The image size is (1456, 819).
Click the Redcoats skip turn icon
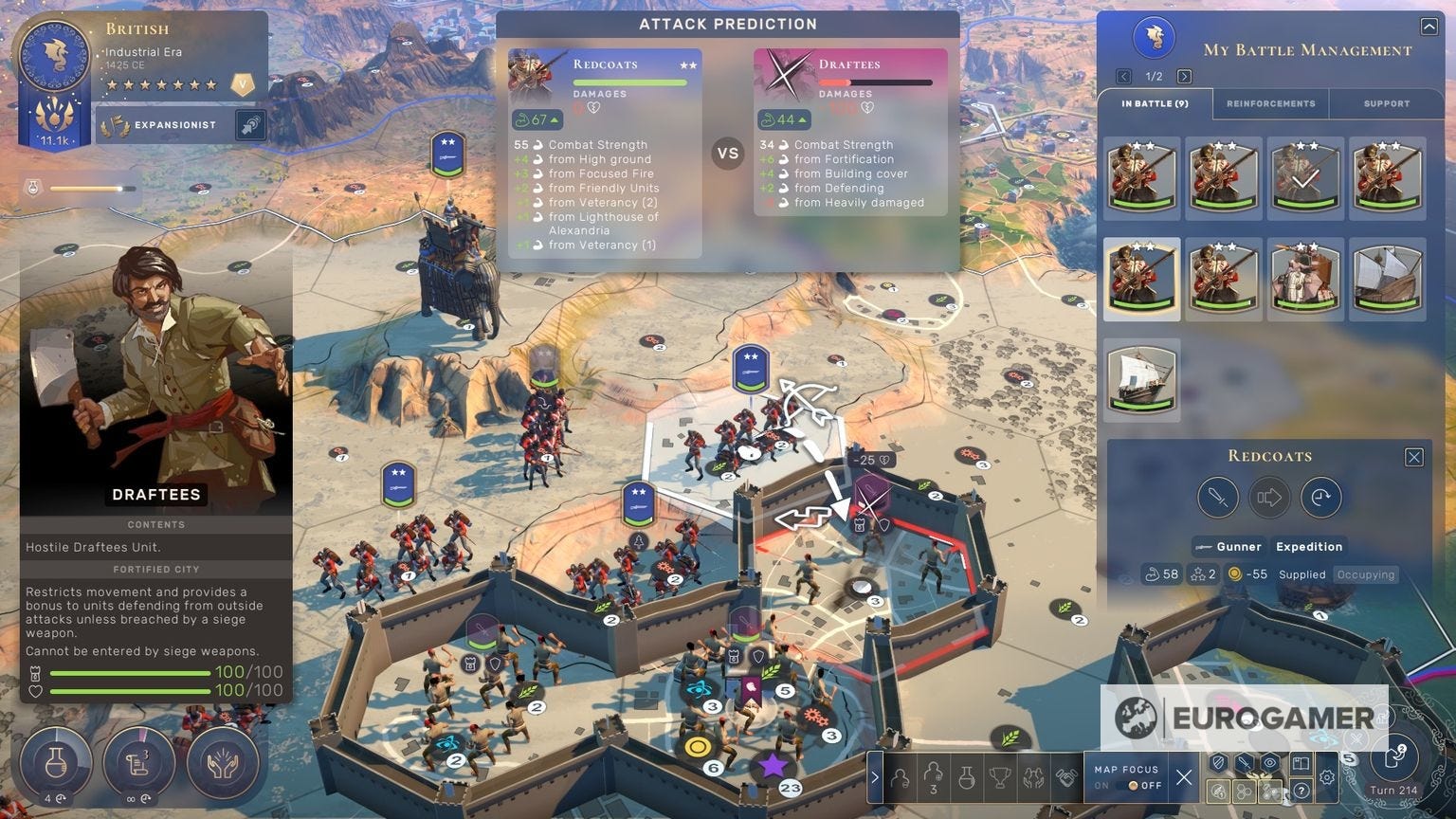tap(1321, 497)
